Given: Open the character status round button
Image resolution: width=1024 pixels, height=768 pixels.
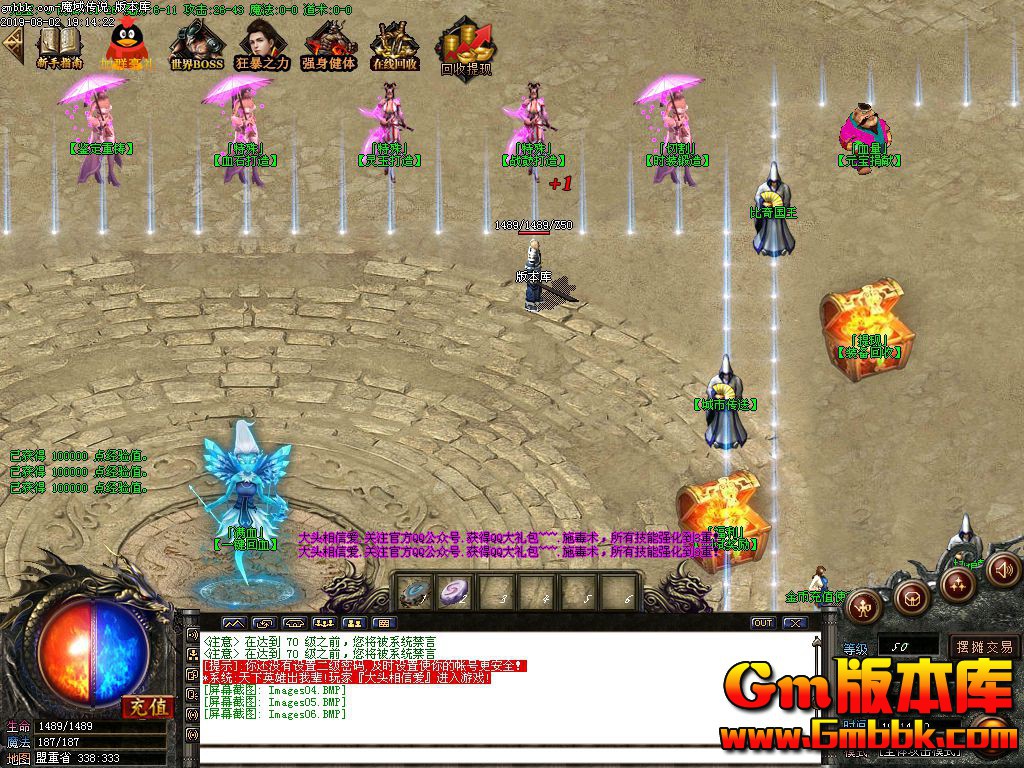Looking at the screenshot, I should point(864,604).
